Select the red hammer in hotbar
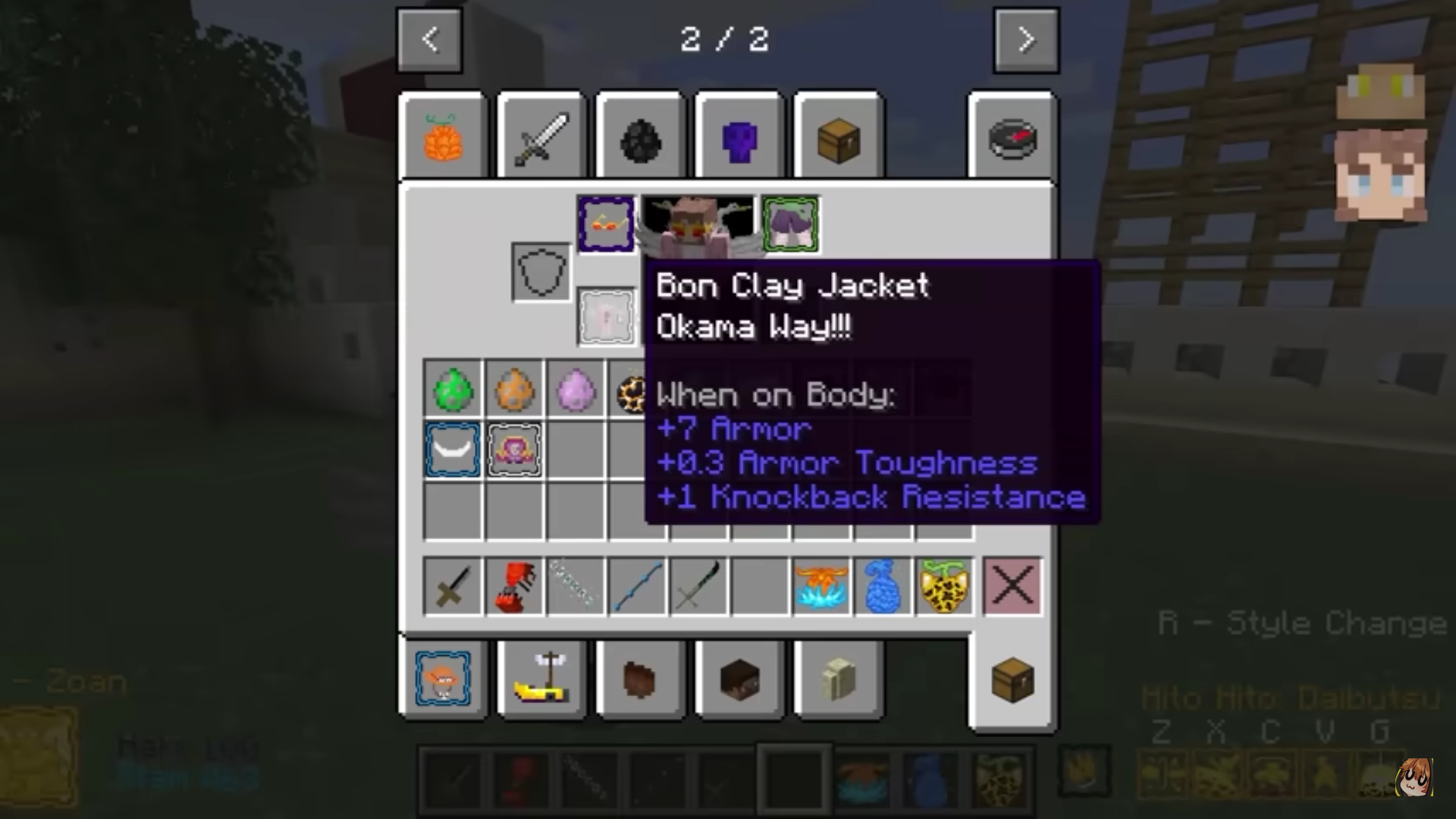This screenshot has width=1456, height=819. 514,586
